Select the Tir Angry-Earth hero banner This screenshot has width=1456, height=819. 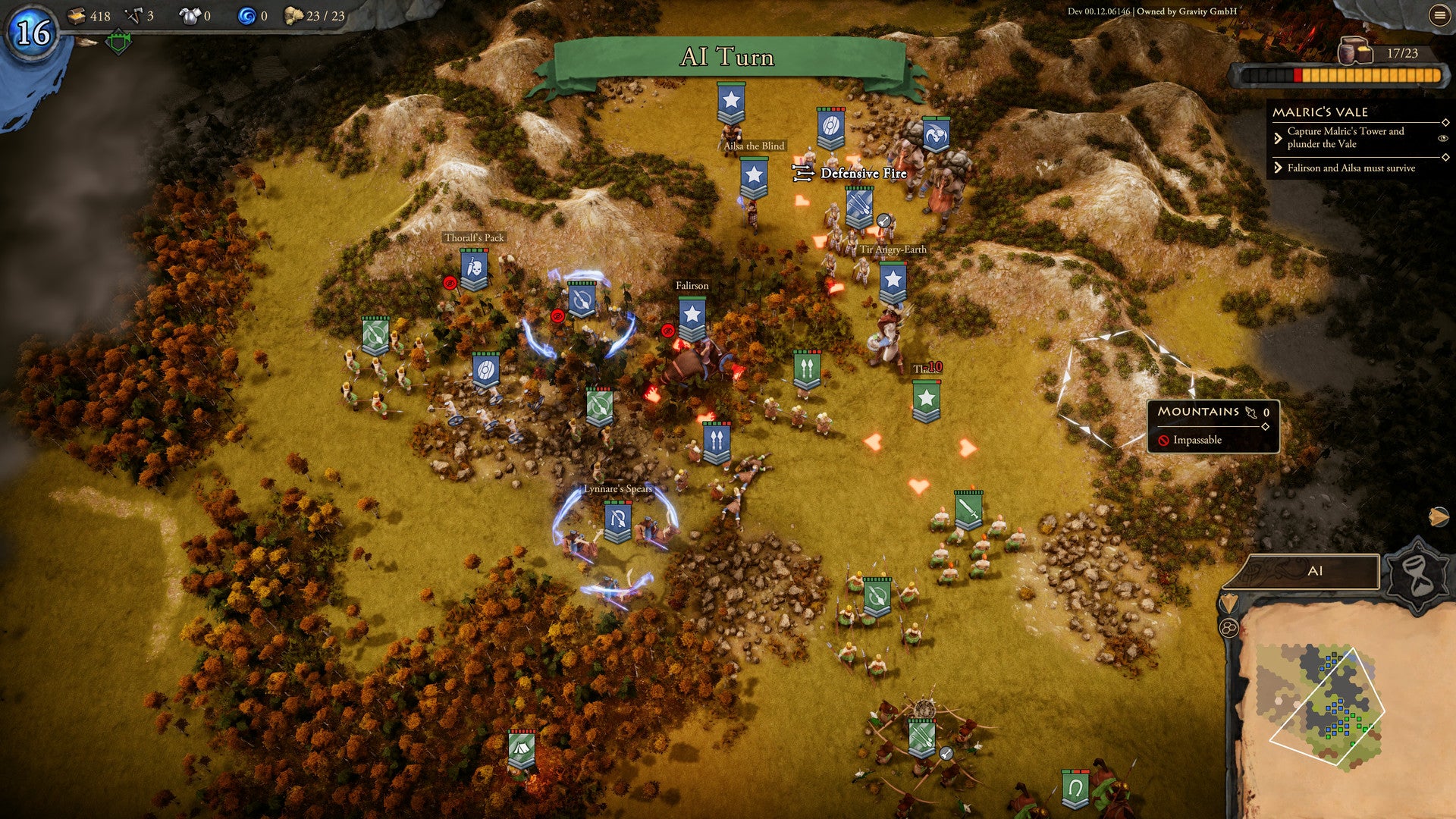click(x=893, y=282)
